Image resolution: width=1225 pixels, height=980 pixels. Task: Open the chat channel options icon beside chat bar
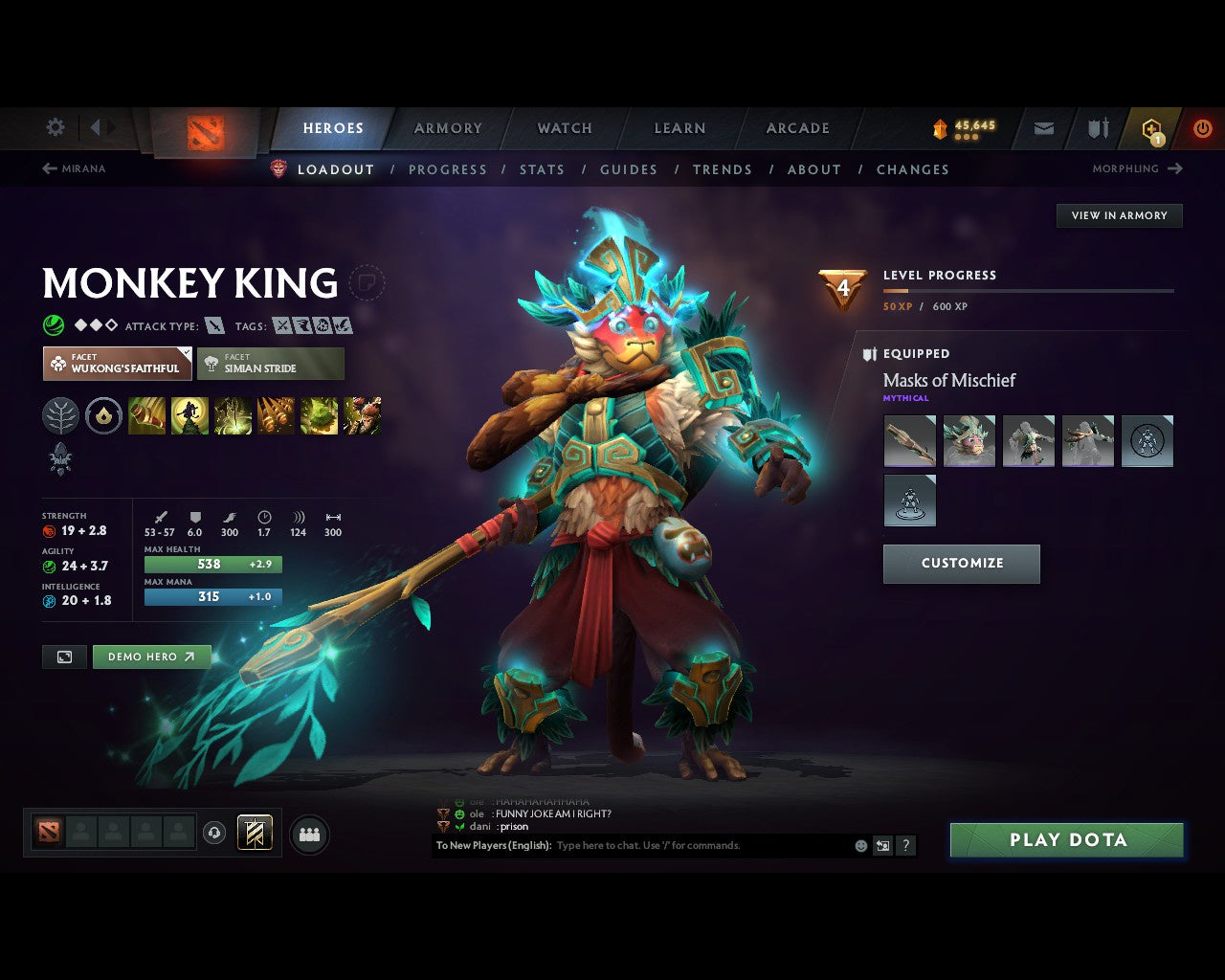click(881, 846)
